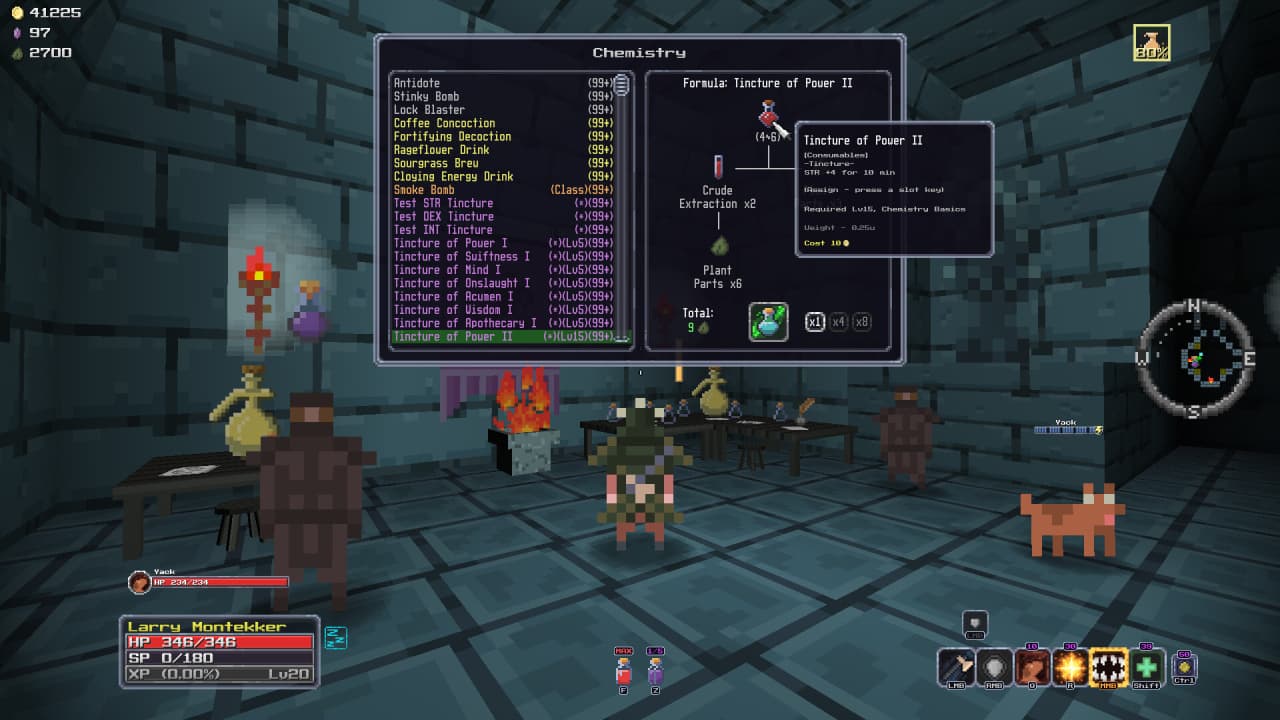1280x720 pixels.
Task: Select Tincture of Swiftness I
Action: (462, 256)
